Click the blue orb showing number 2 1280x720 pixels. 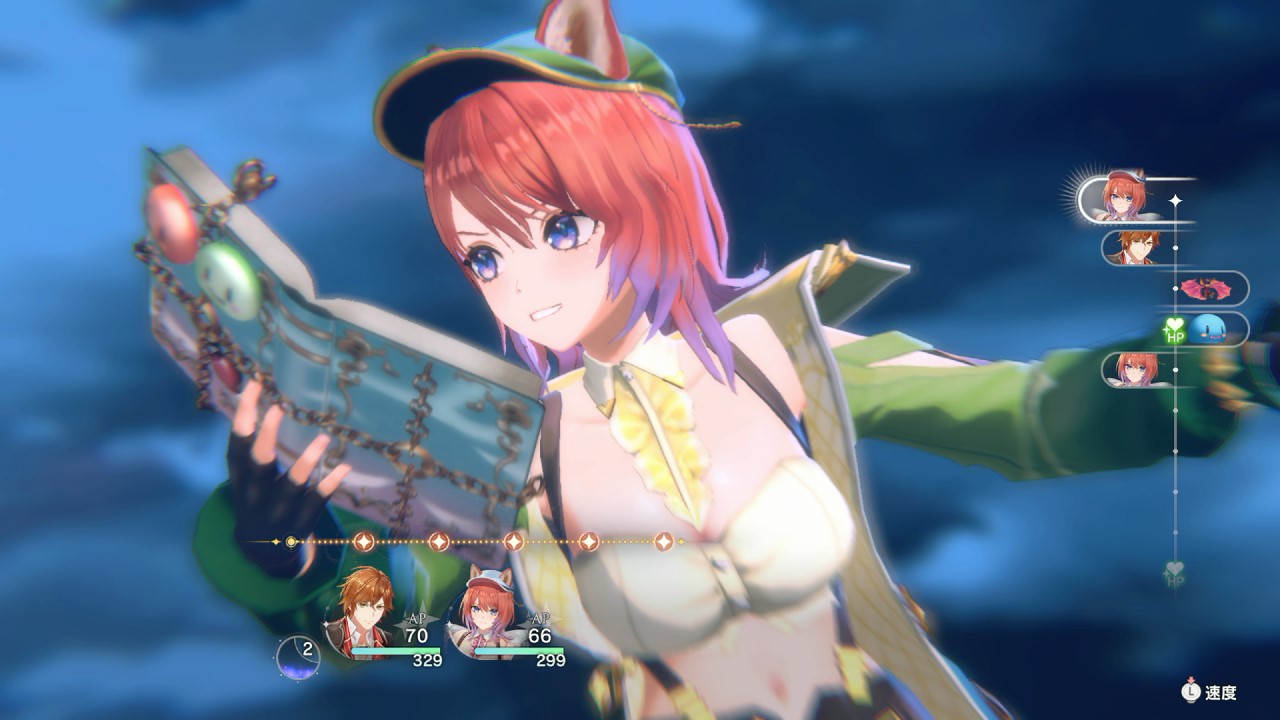(298, 655)
